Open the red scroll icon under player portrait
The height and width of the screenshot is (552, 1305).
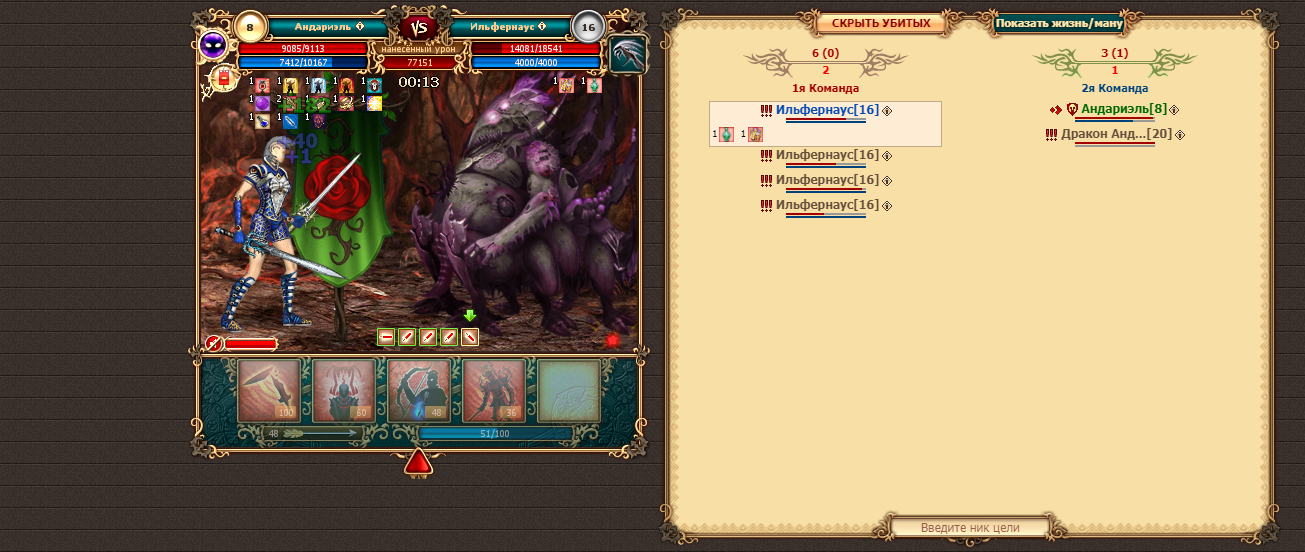(x=222, y=78)
